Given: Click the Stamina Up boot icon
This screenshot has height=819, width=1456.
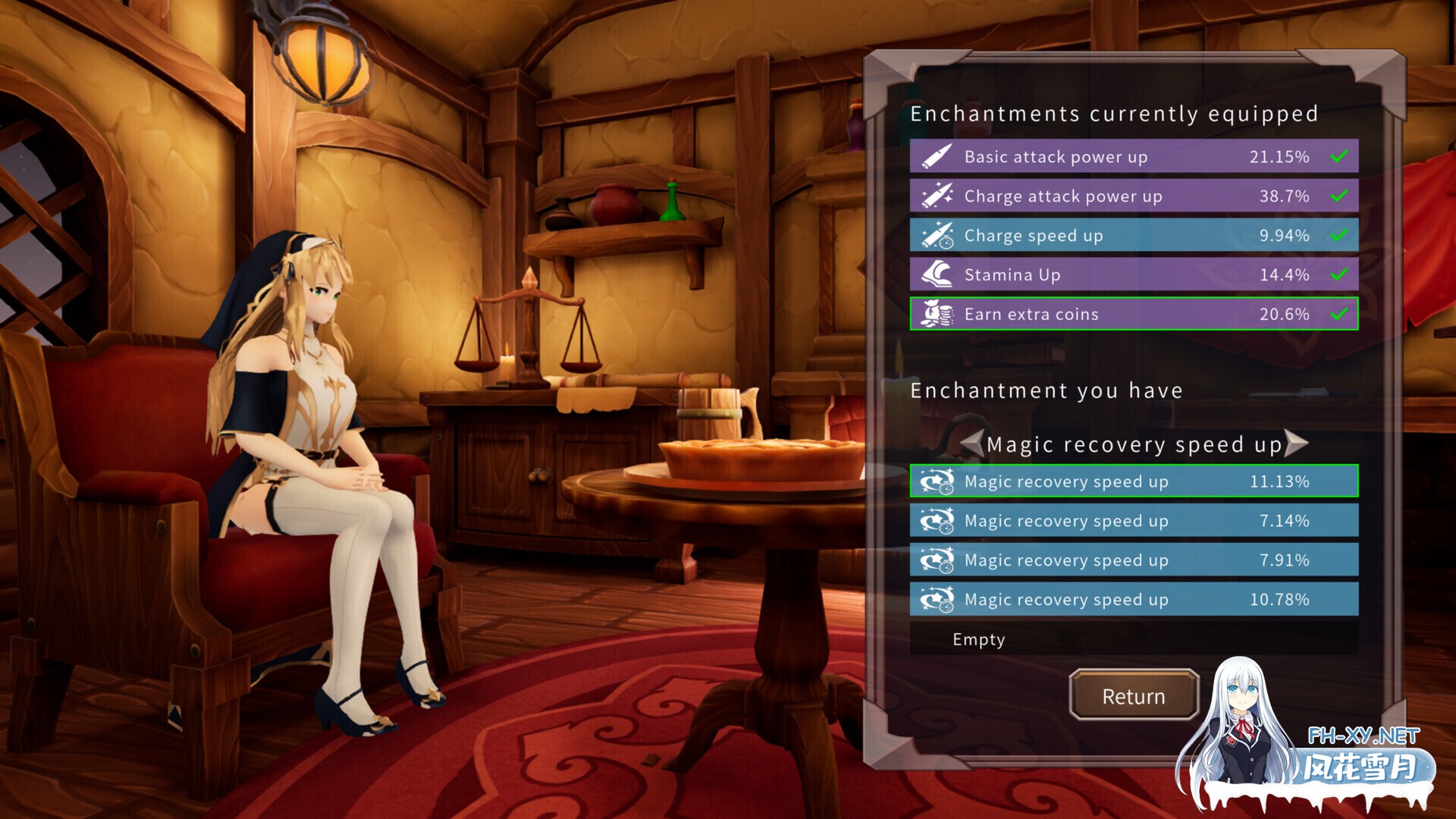Looking at the screenshot, I should coord(938,275).
